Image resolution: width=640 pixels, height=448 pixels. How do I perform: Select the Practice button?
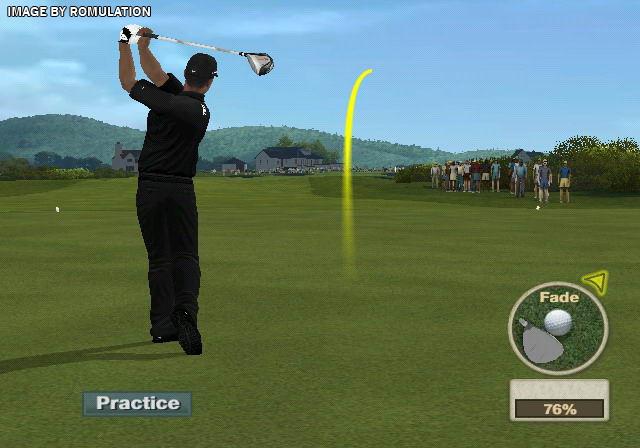(137, 404)
